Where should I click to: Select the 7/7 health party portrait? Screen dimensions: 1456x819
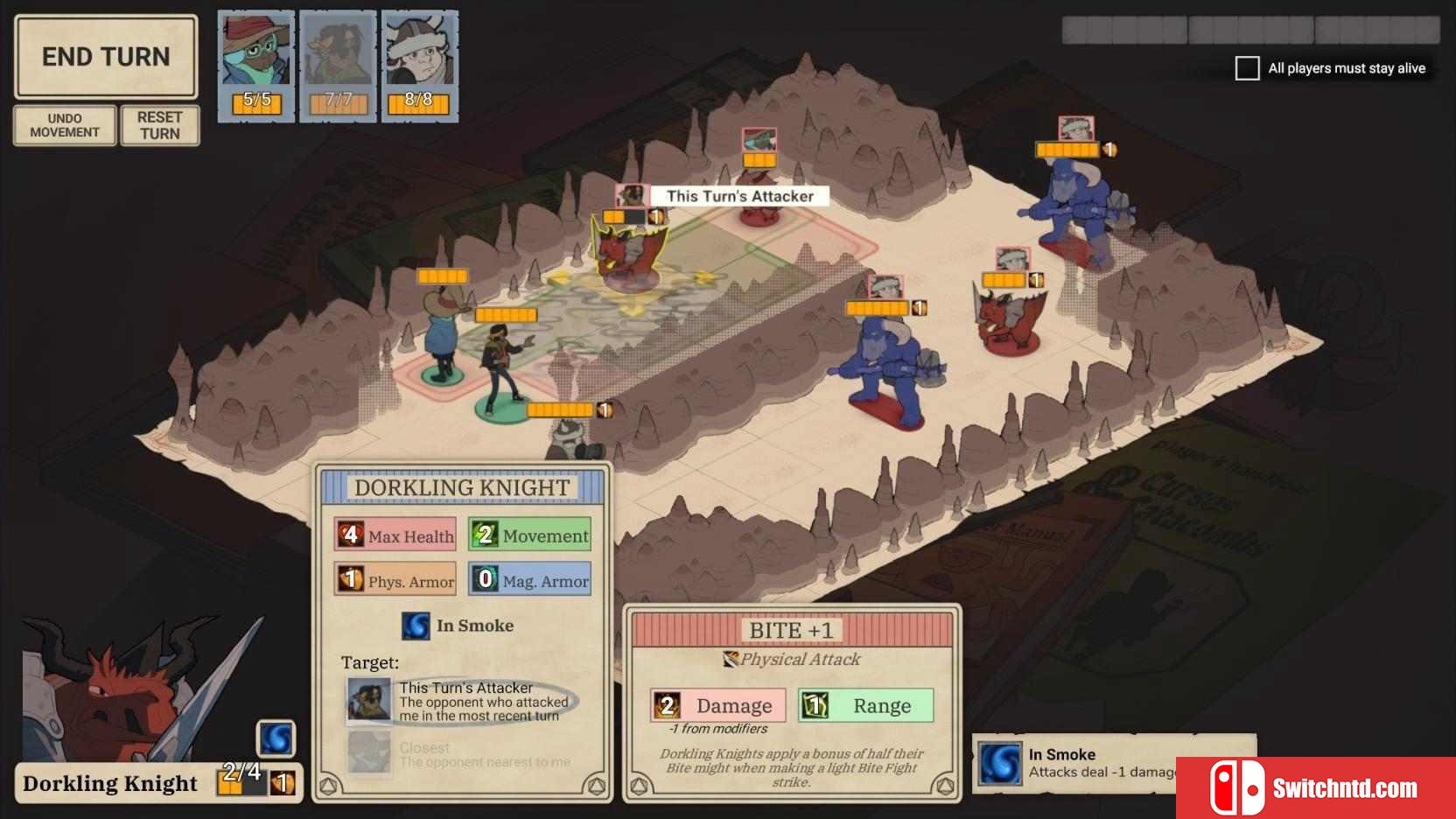pos(338,66)
